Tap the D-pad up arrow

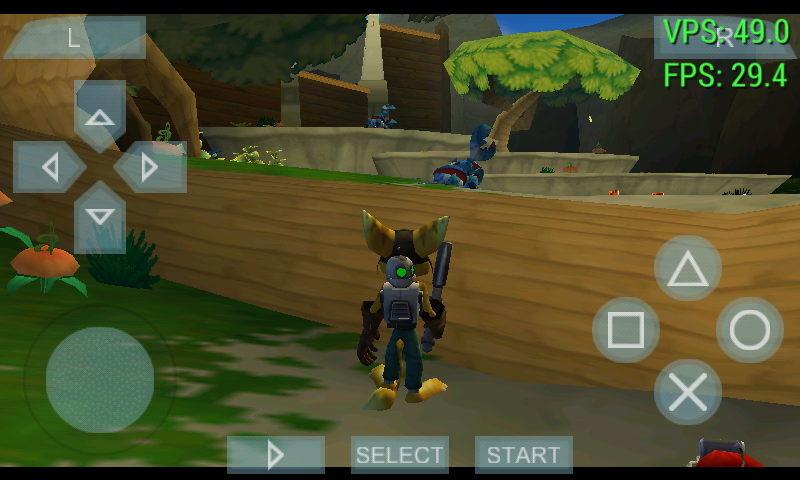[100, 117]
